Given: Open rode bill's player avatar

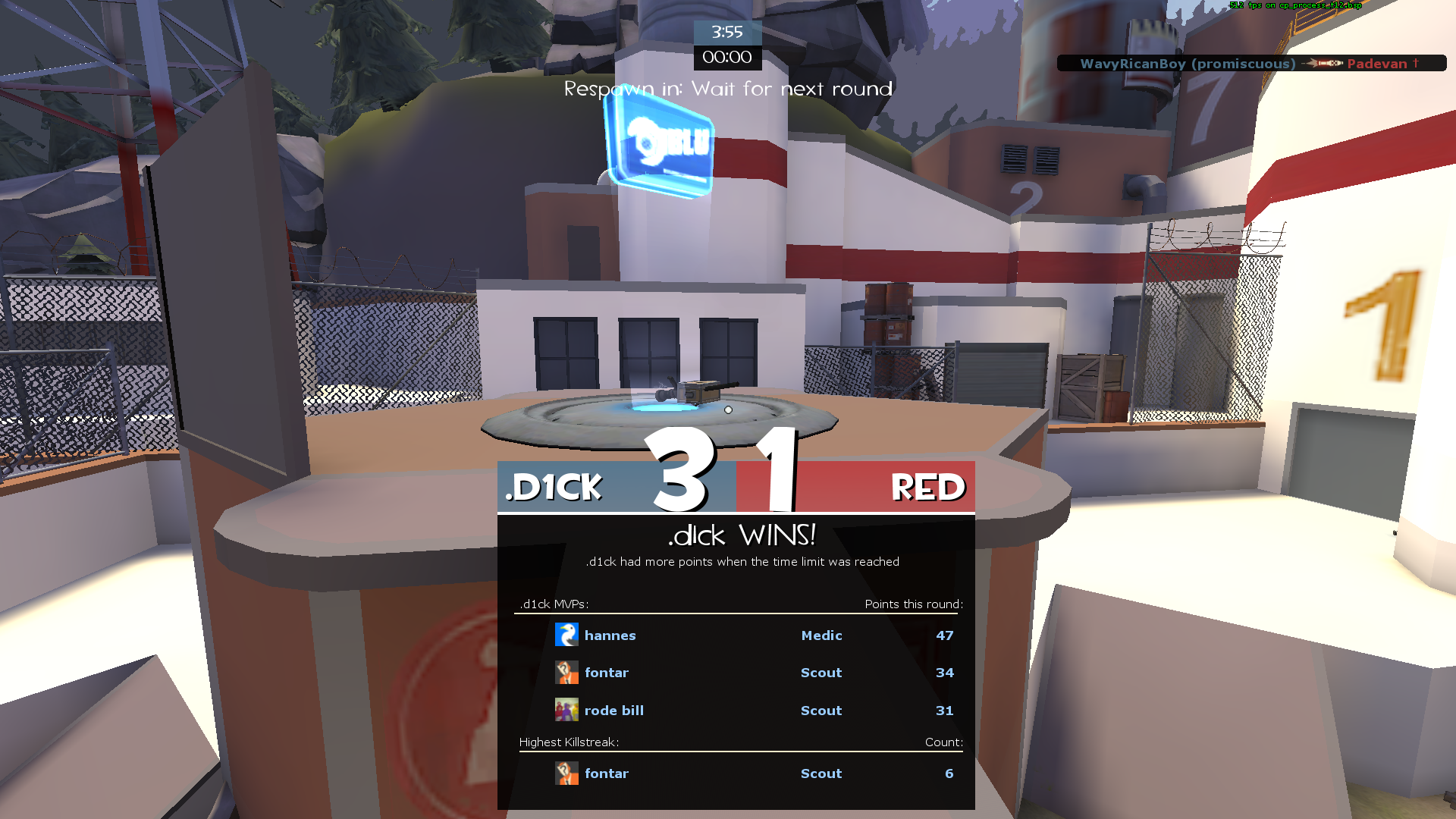Looking at the screenshot, I should (566, 710).
